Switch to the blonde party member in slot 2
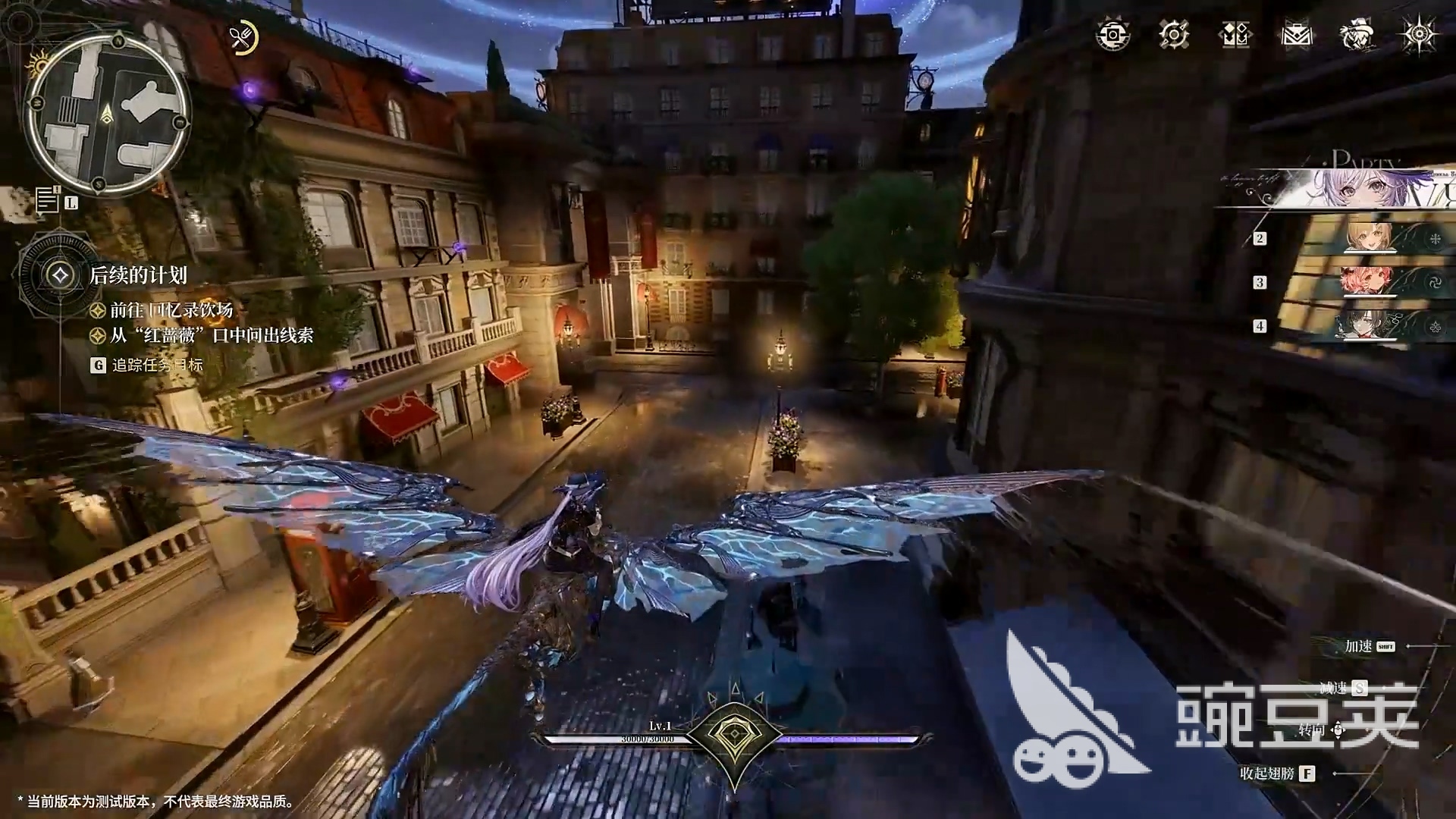The width and height of the screenshot is (1456, 819). [1370, 238]
